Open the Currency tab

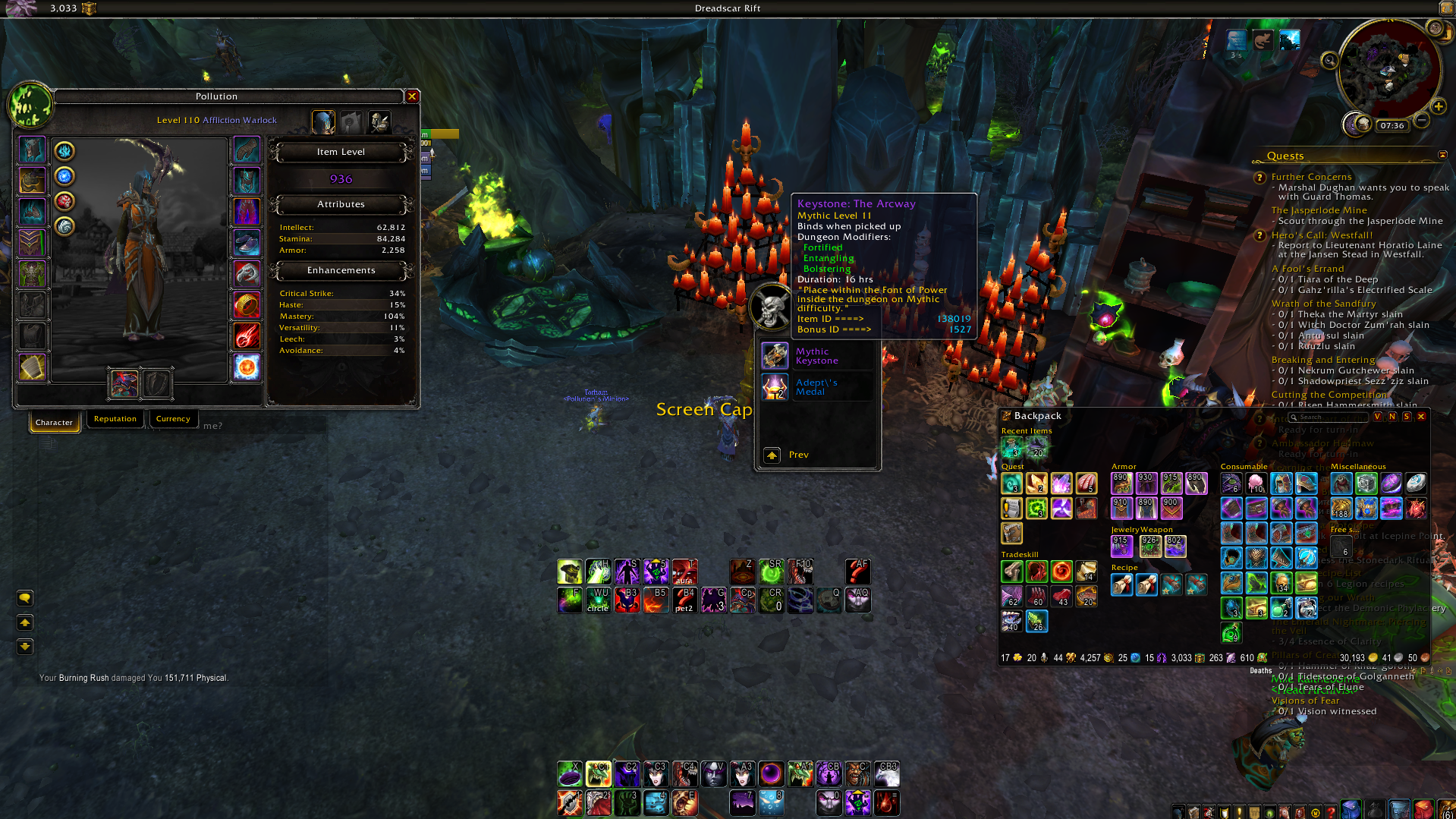pos(173,419)
